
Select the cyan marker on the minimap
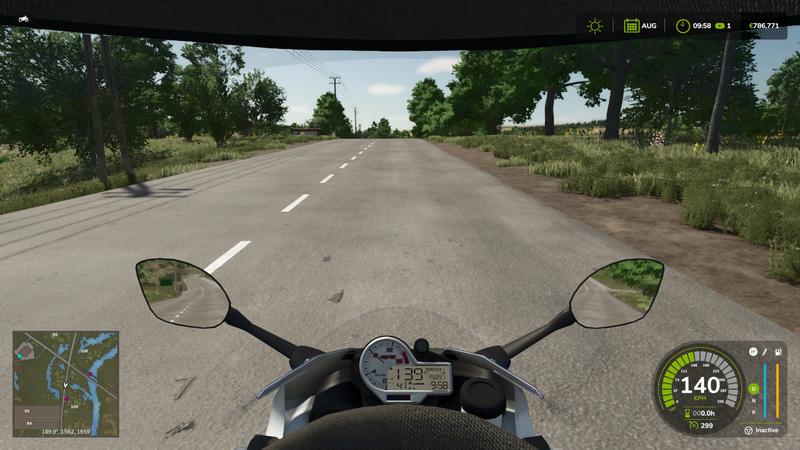(x=19, y=355)
